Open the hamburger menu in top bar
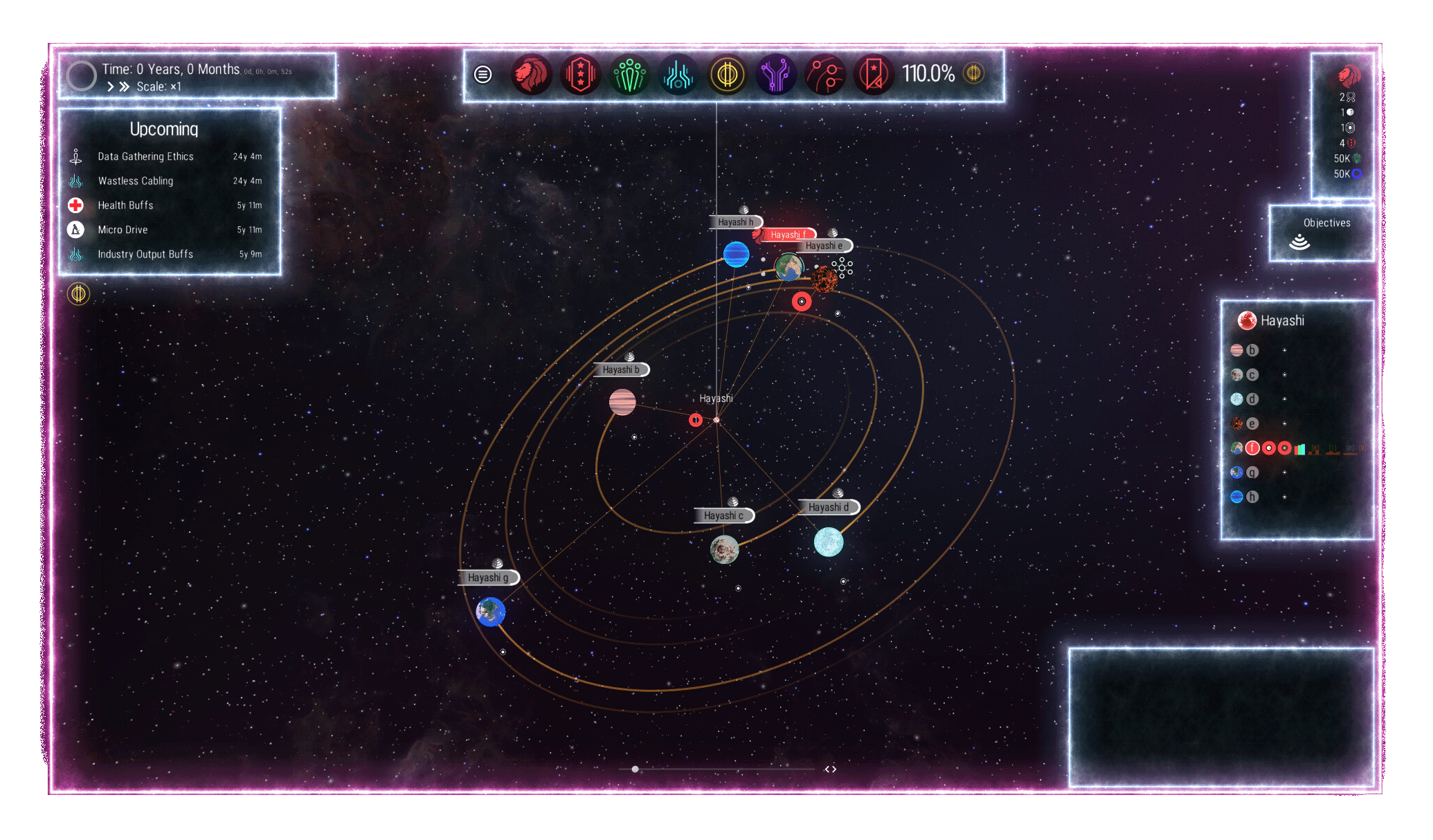 tap(483, 74)
